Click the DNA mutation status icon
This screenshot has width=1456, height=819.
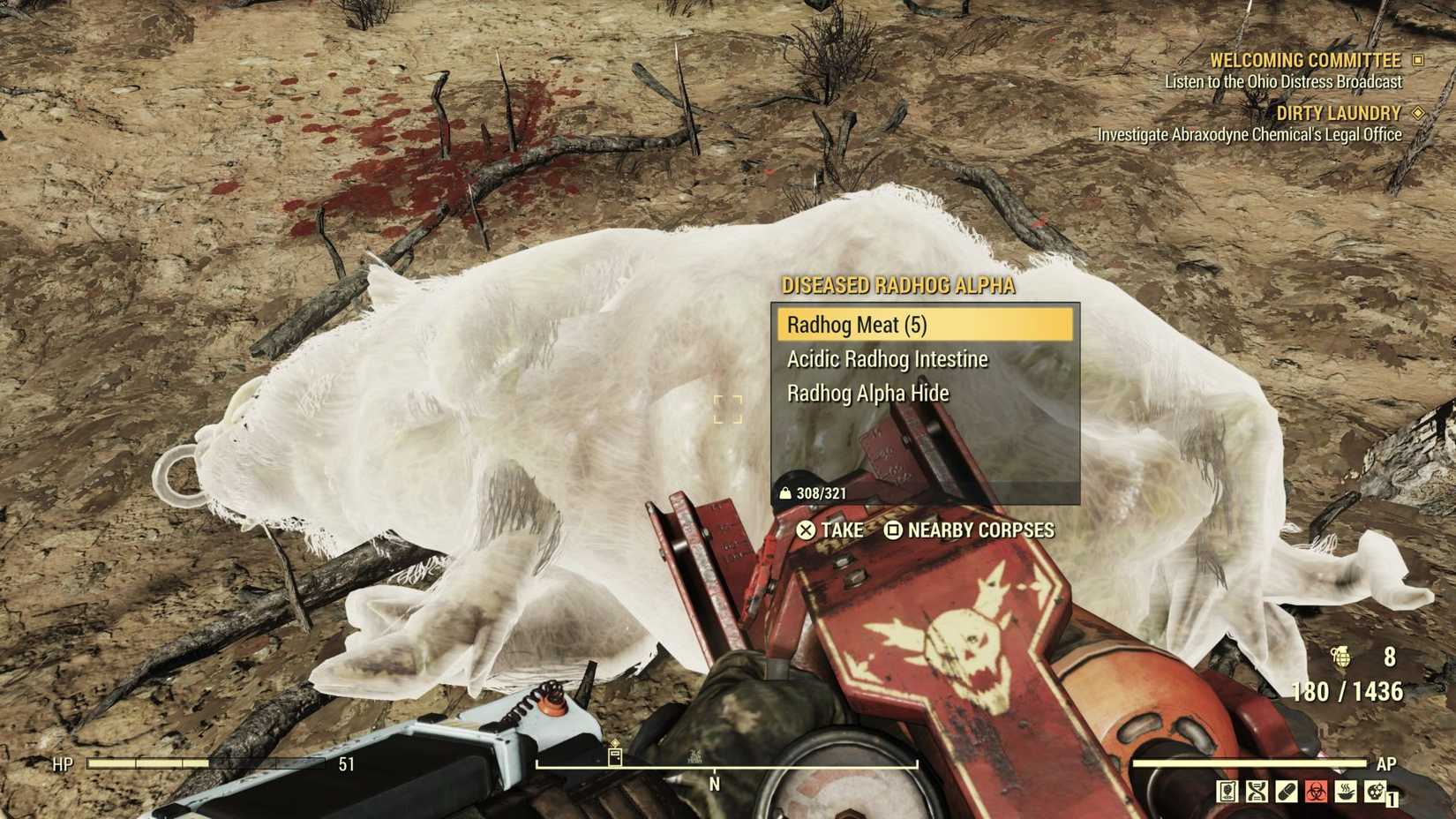pyautogui.click(x=1257, y=792)
